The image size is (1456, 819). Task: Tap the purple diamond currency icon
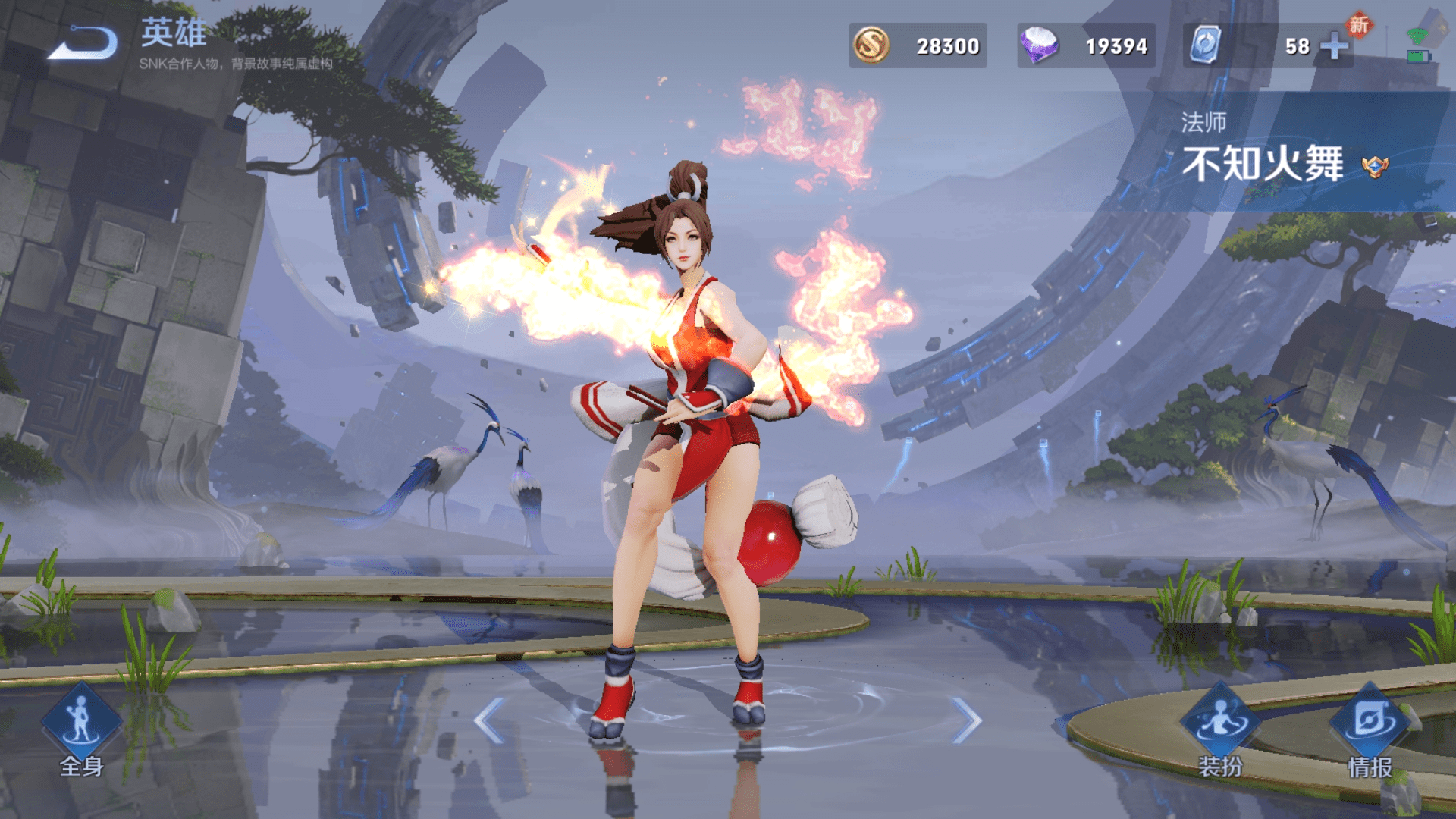pos(1039,45)
